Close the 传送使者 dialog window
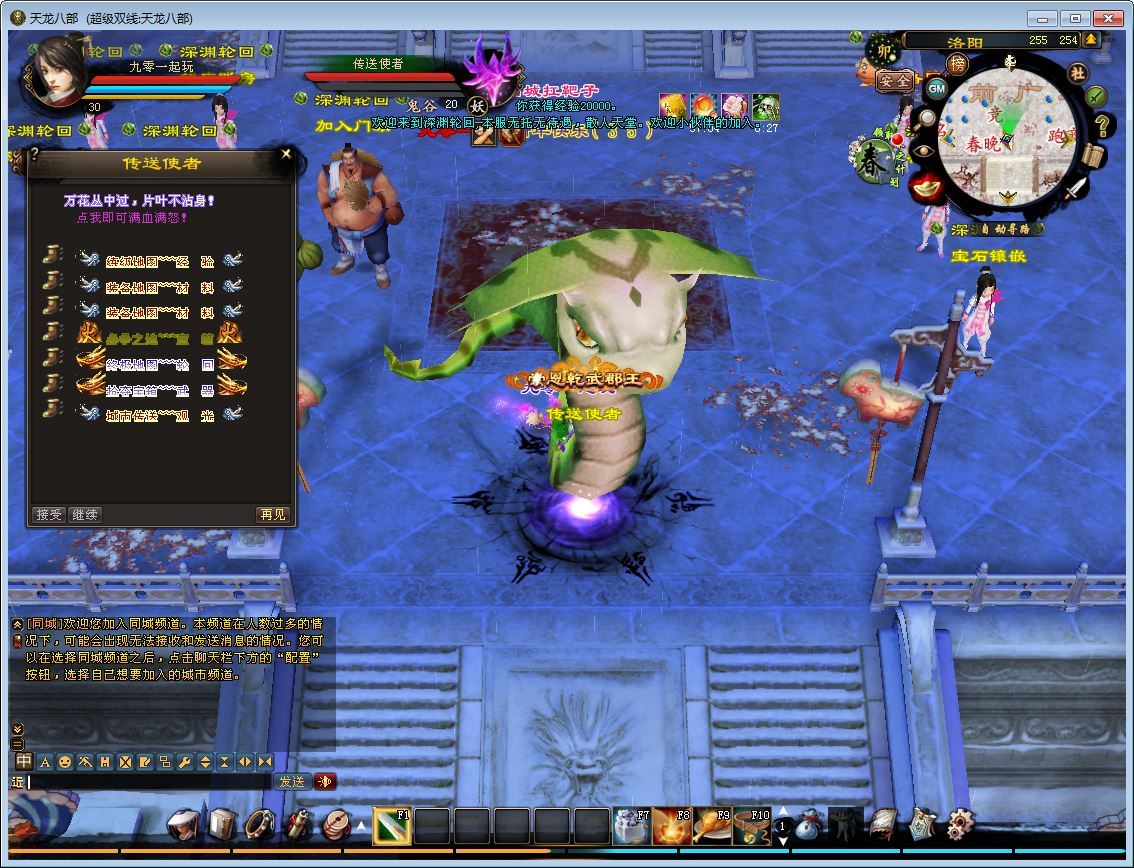Screen dimensions: 1134x868 (x=286, y=154)
